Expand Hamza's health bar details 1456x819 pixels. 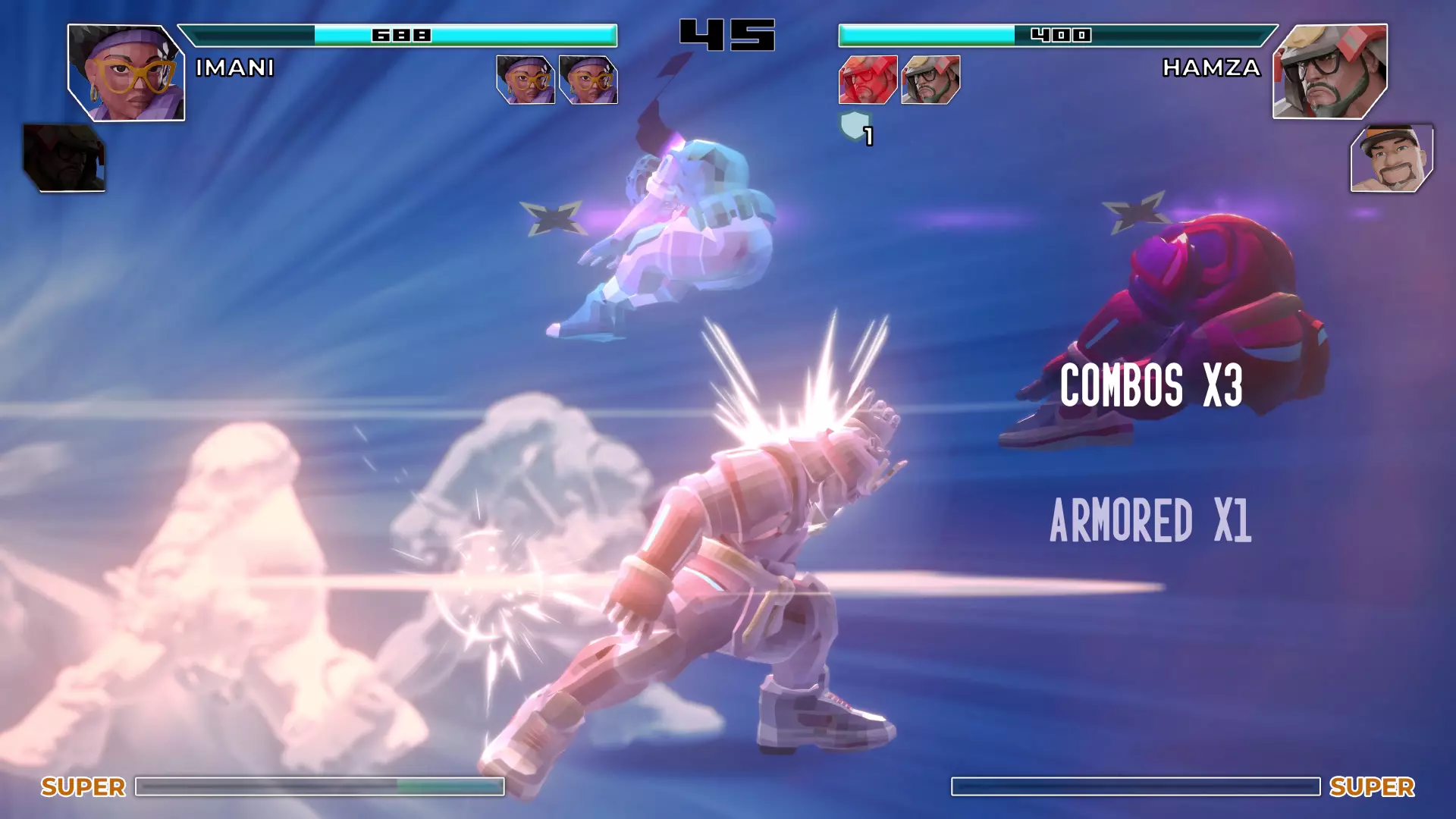click(1058, 35)
